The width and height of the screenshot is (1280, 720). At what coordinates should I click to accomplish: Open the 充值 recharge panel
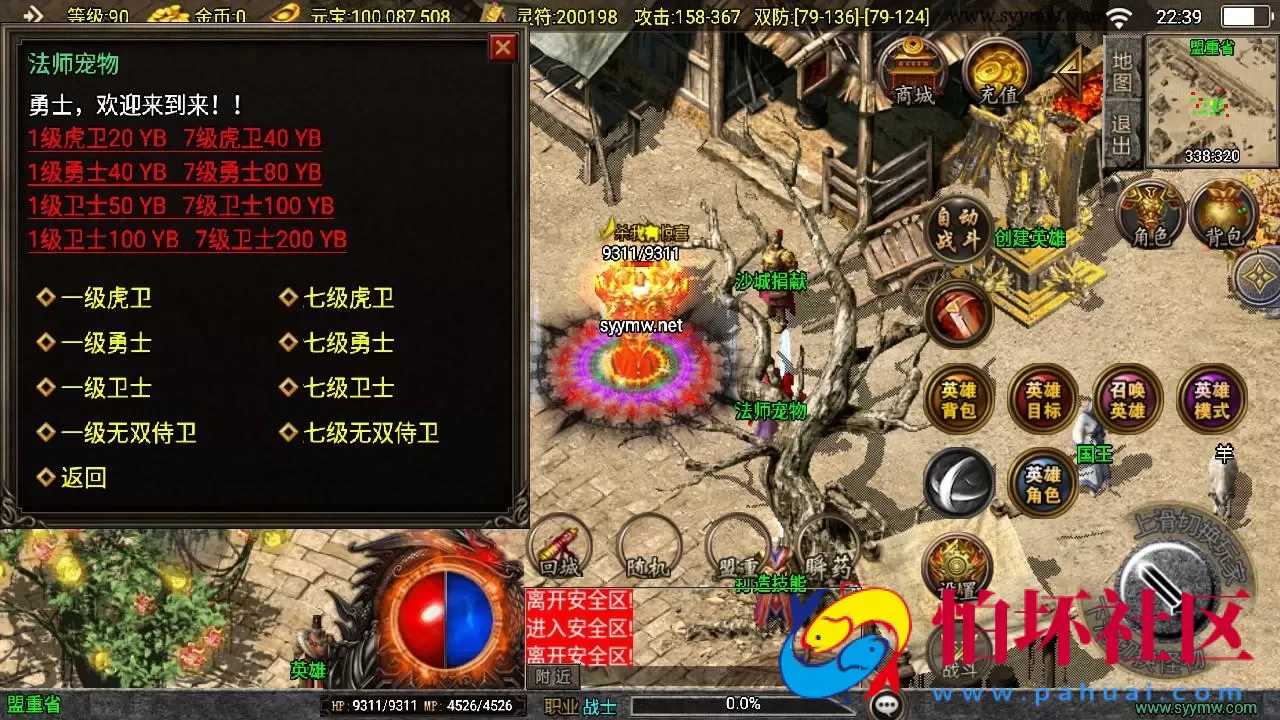[x=997, y=70]
